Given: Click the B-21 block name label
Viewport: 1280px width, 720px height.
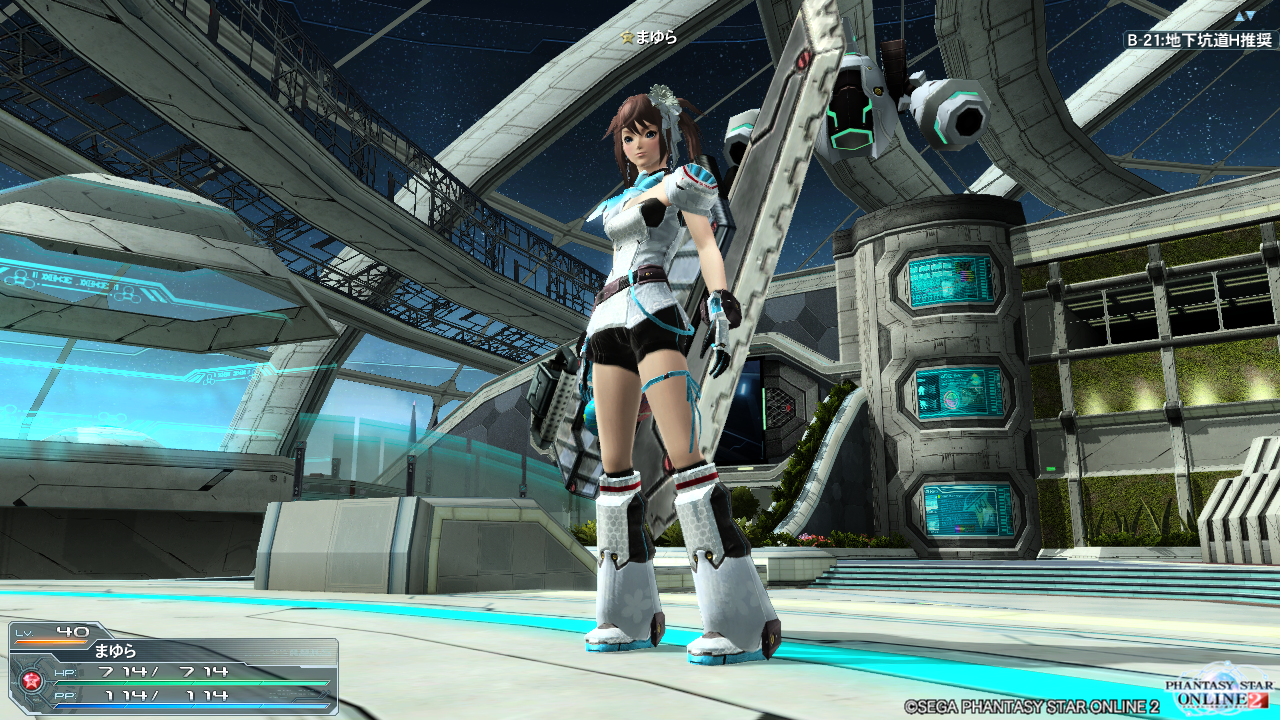Looking at the screenshot, I should click(x=1199, y=40).
